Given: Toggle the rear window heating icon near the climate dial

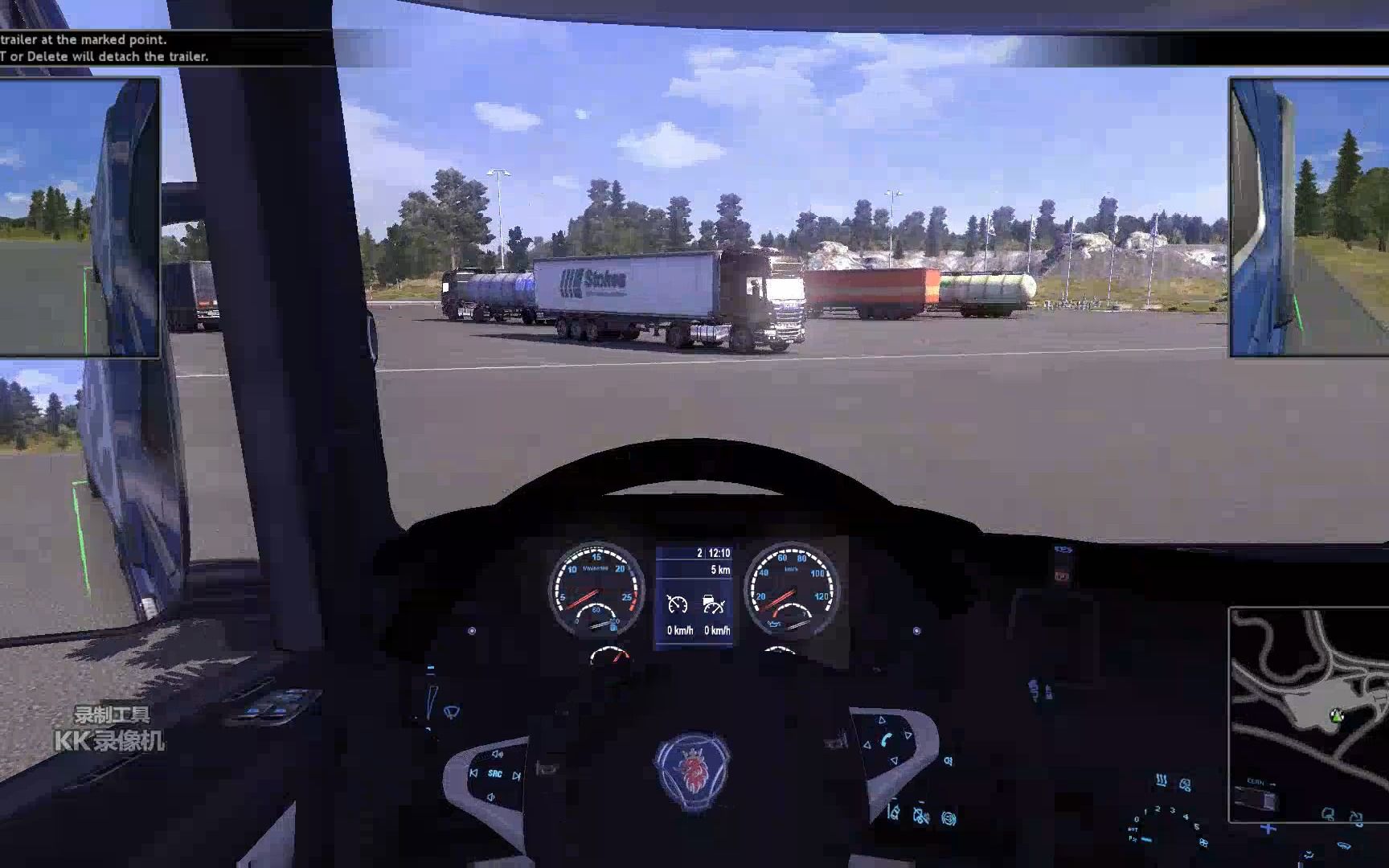Looking at the screenshot, I should 1161,780.
